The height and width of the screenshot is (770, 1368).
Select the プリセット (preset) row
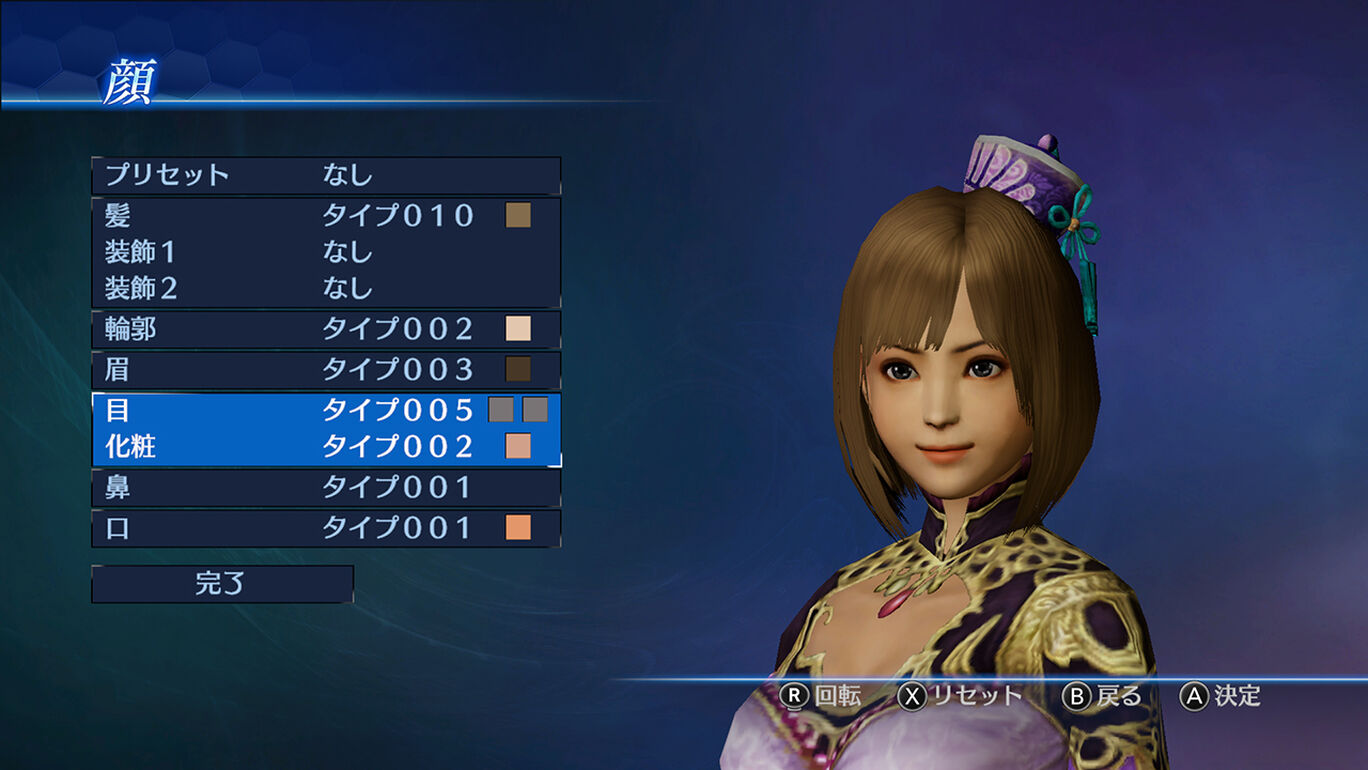coord(325,175)
